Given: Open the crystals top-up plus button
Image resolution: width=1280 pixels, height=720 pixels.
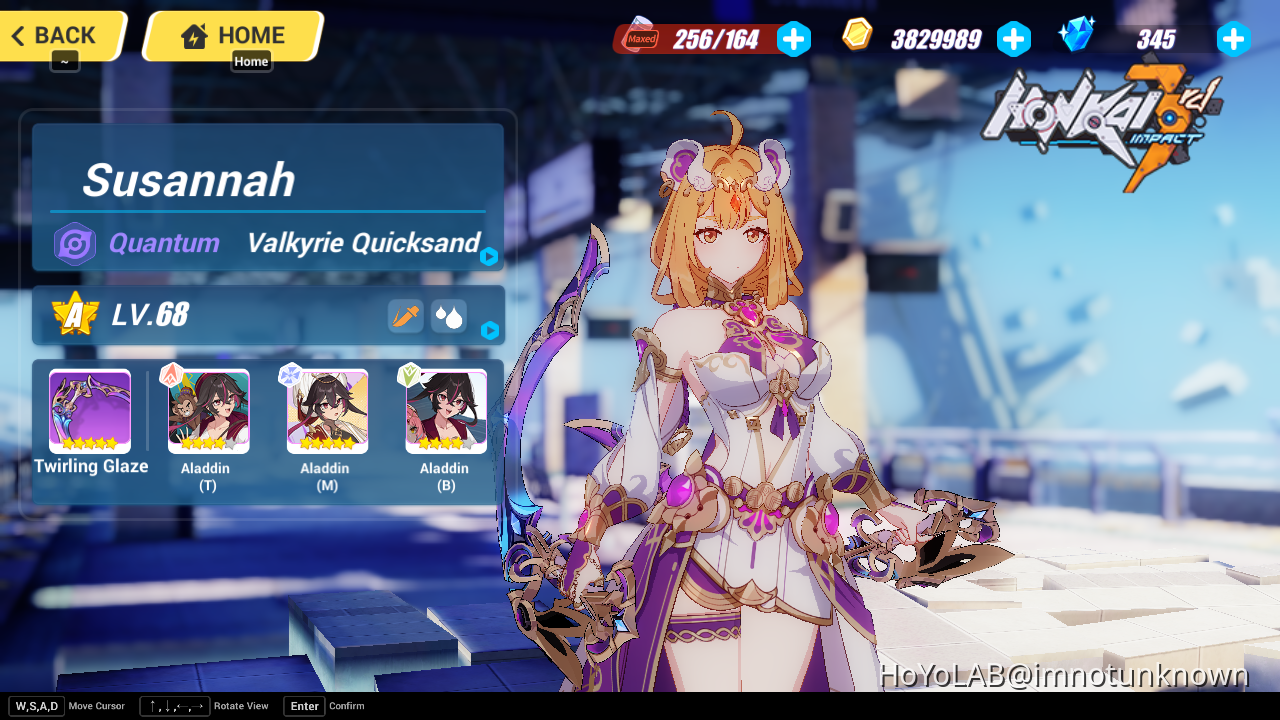Looking at the screenshot, I should click(x=1234, y=39).
